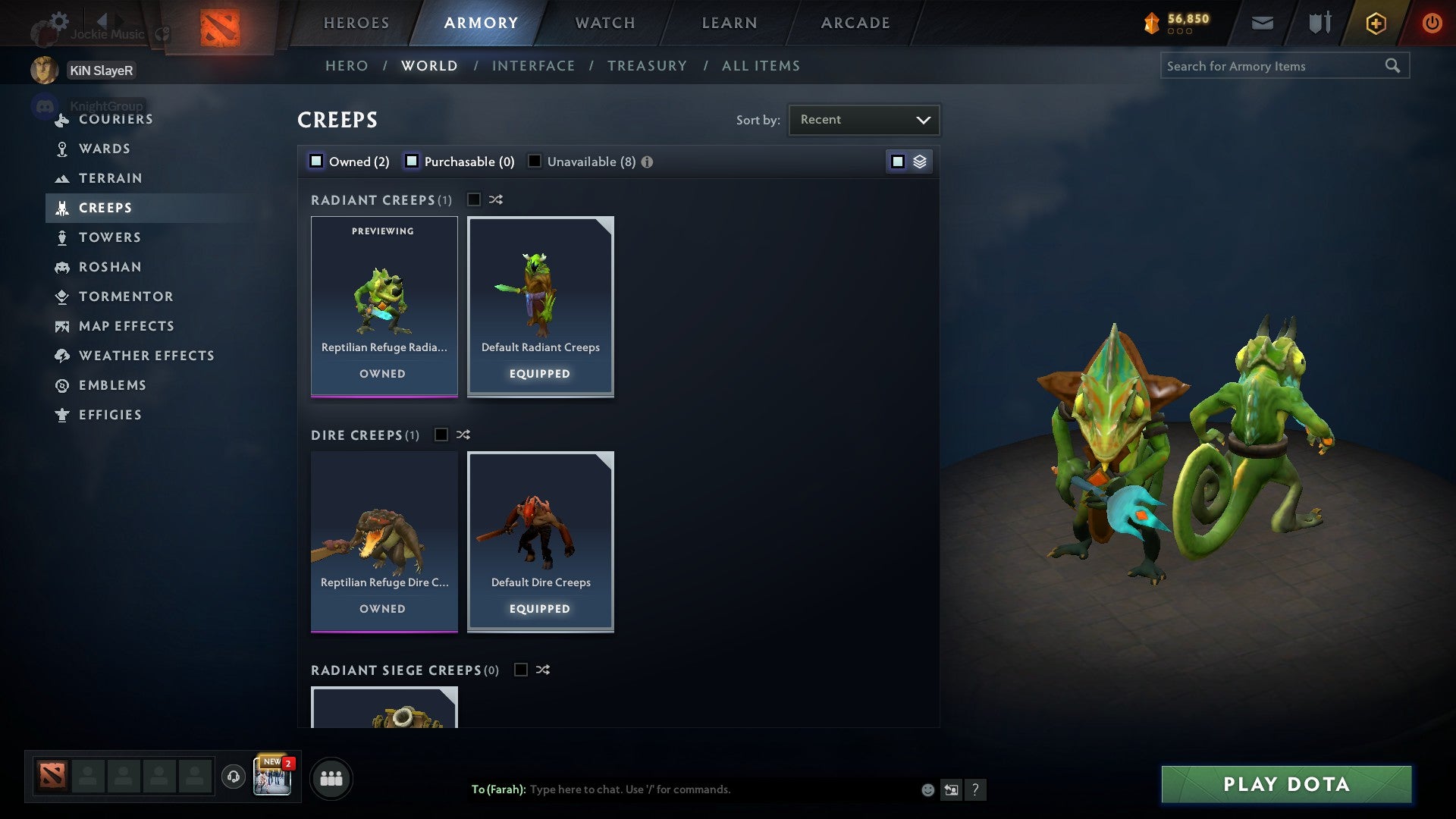This screenshot has width=1456, height=819.
Task: Open the Sort by Recent dropdown
Action: point(863,119)
